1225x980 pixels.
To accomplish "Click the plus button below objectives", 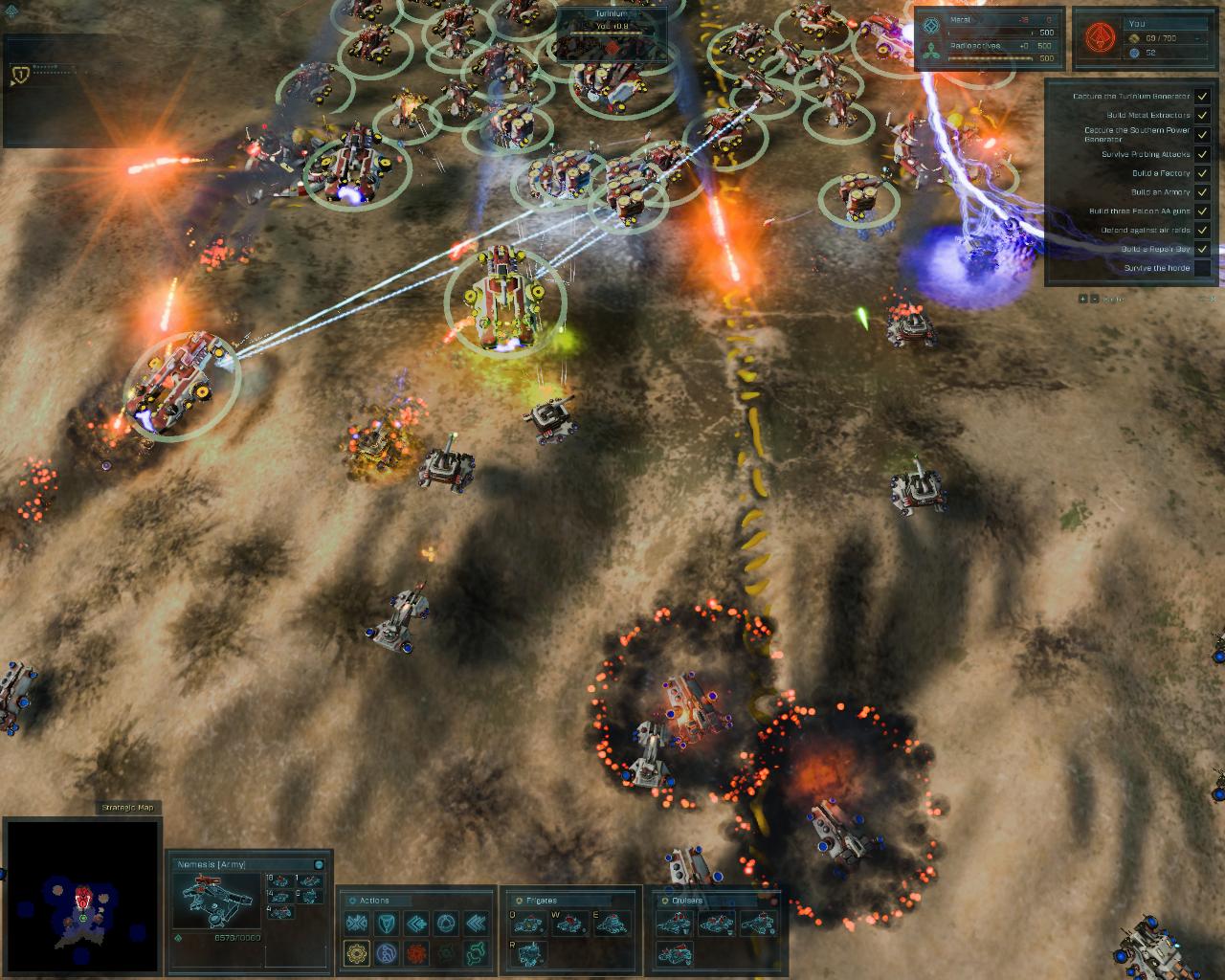I will tap(1083, 299).
